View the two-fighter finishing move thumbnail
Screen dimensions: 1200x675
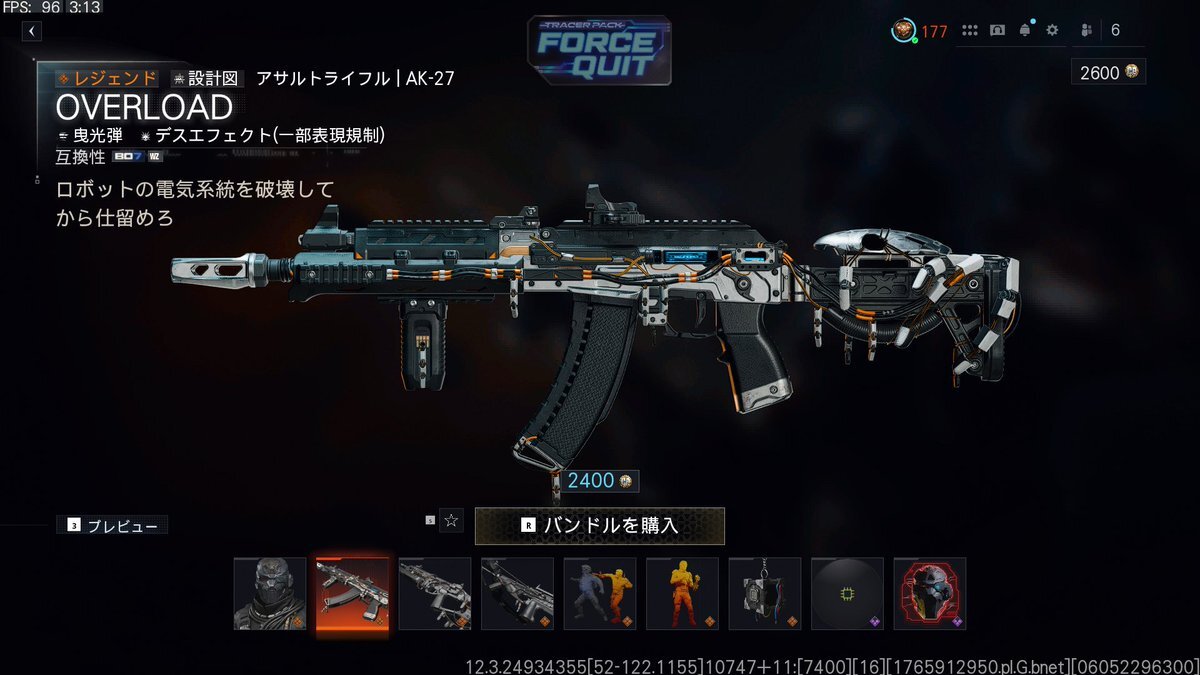(599, 593)
